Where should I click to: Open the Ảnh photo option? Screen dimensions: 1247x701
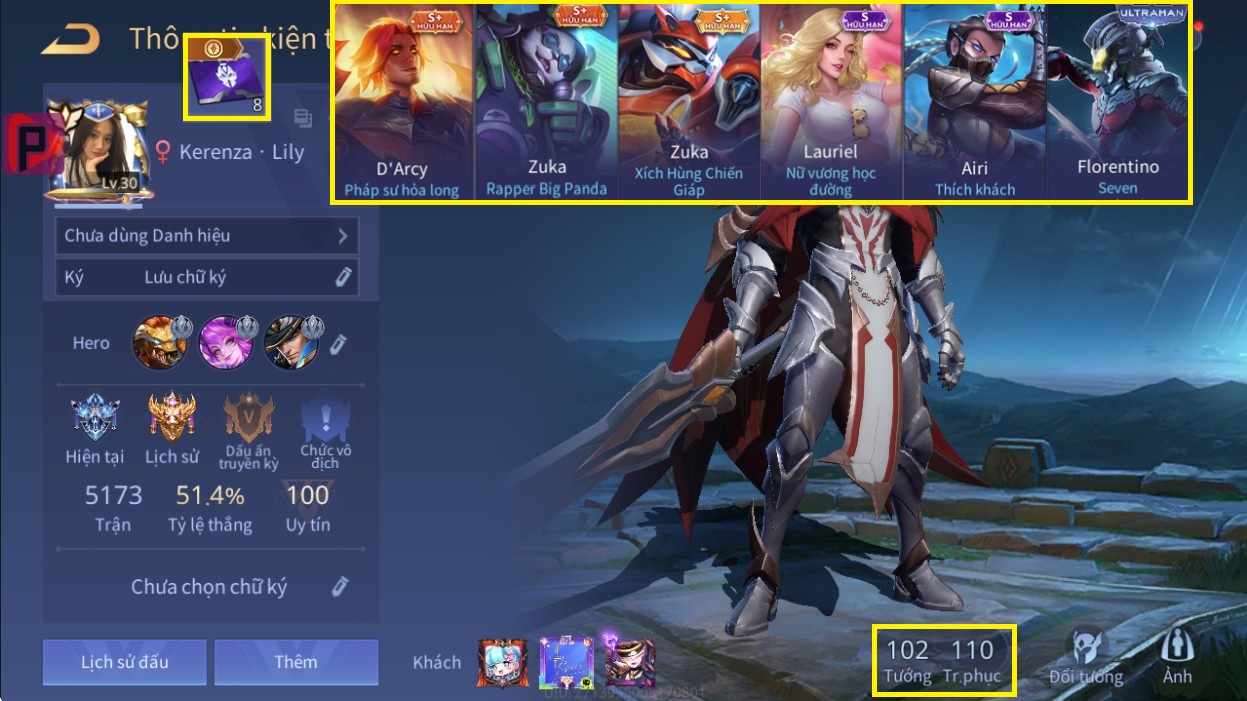[1177, 656]
